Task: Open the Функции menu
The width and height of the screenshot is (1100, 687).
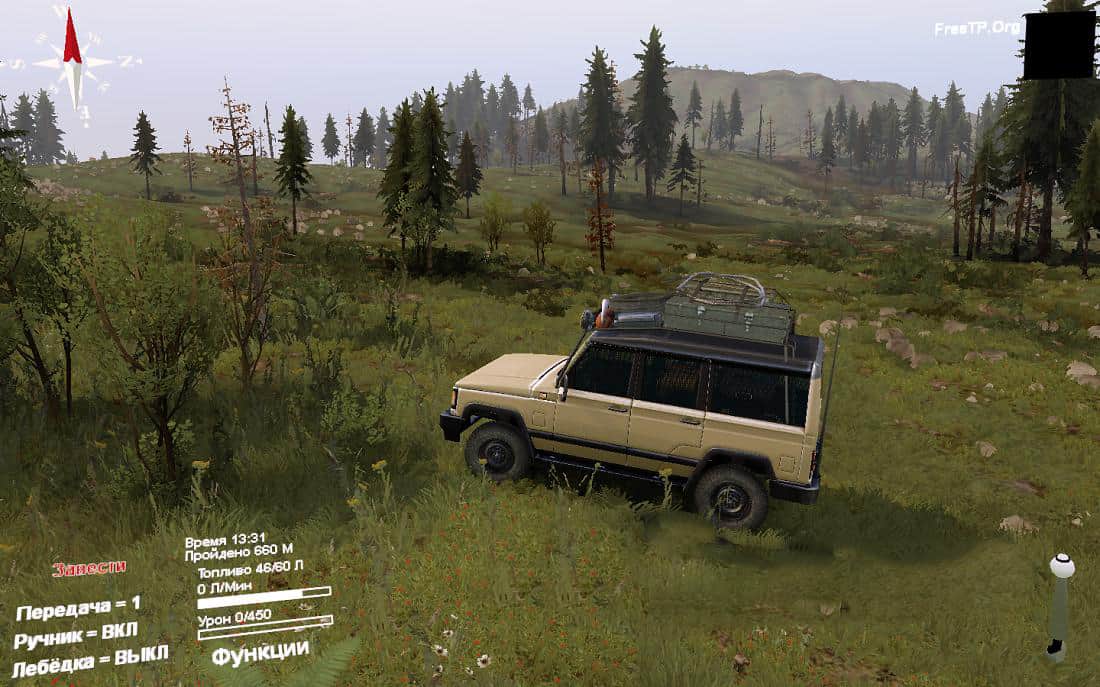Action: [x=260, y=651]
